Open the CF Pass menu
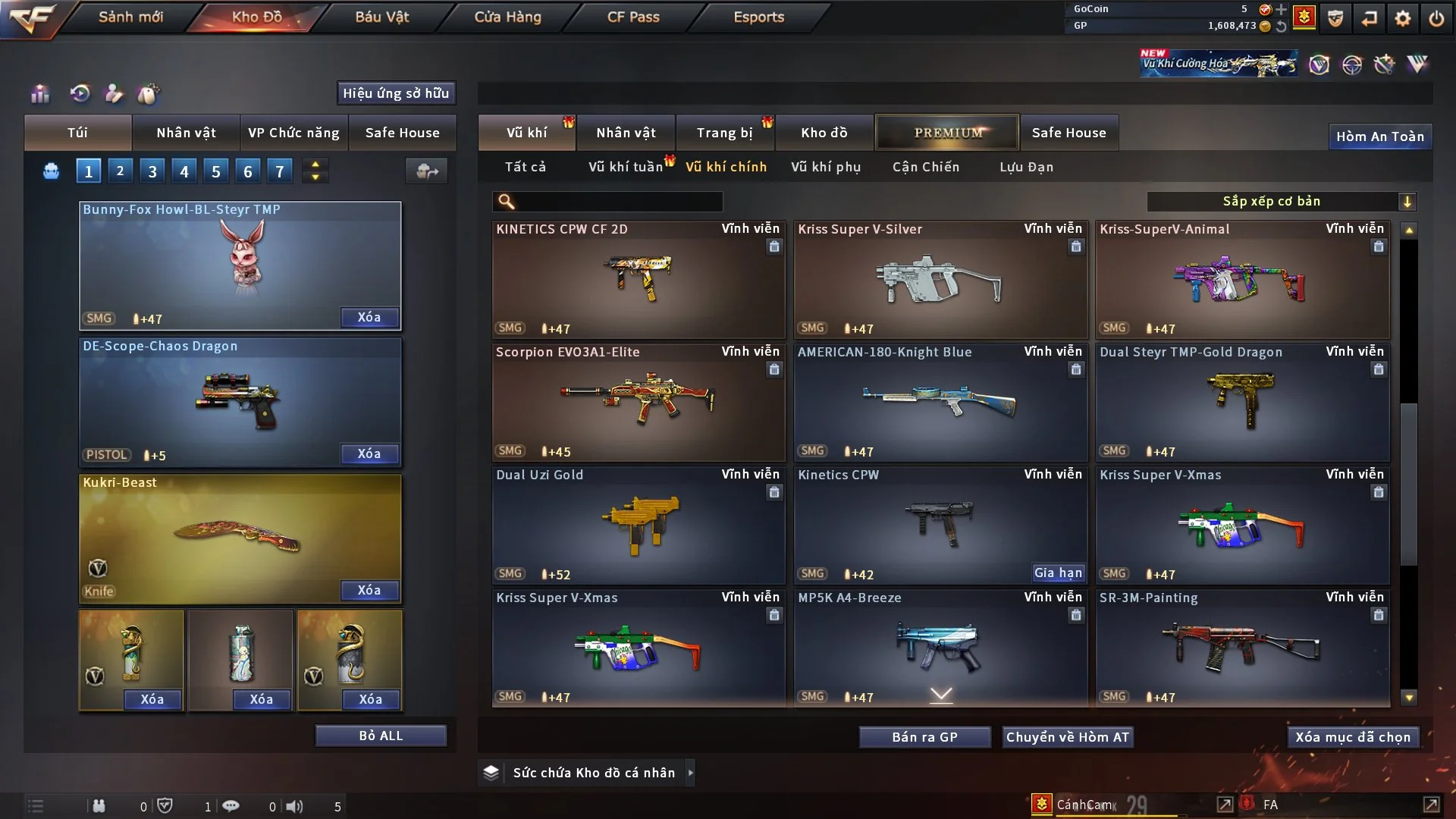The width and height of the screenshot is (1456, 819). click(633, 17)
